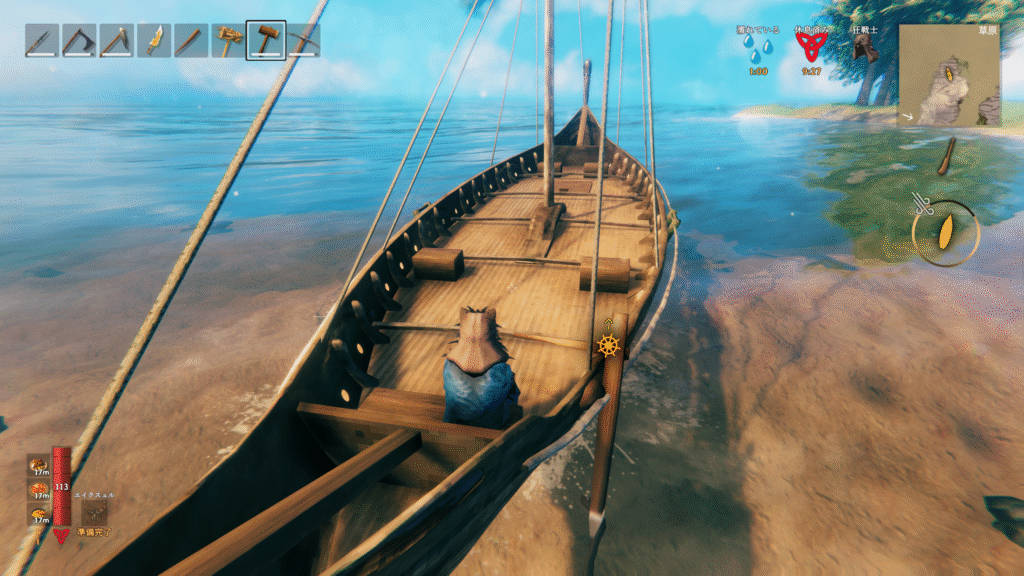1024x576 pixels.
Task: Click the 狂戦士 helmet status icon
Action: pyautogui.click(x=864, y=49)
